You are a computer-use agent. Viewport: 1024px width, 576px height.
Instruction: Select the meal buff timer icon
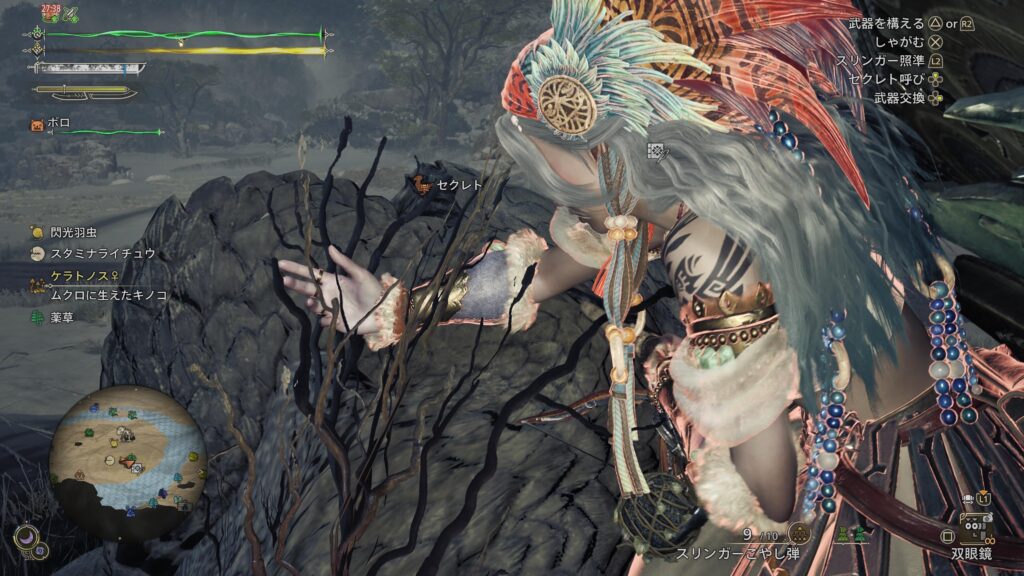(49, 15)
